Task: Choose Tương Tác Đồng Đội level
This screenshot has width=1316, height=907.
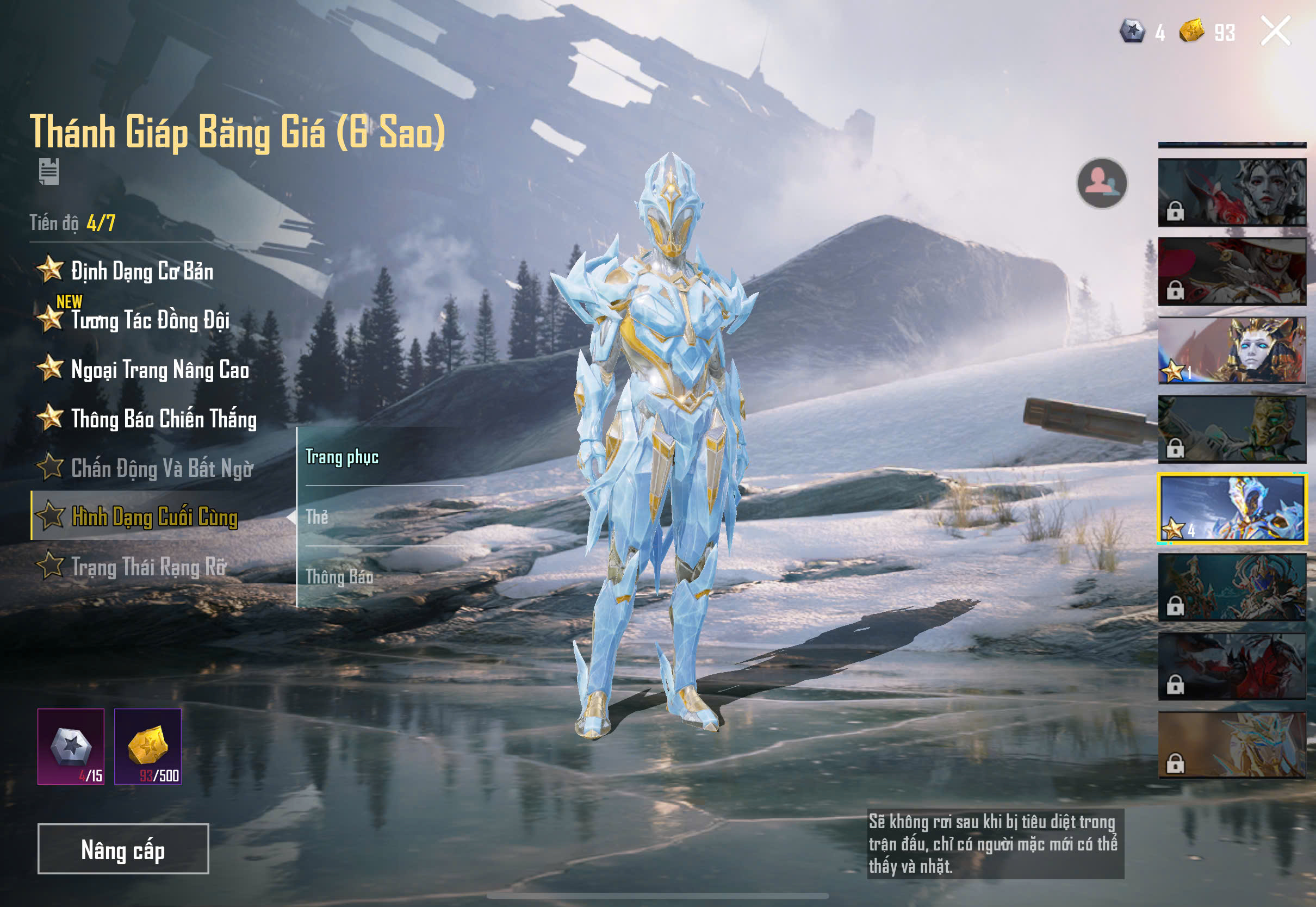Action: click(x=149, y=320)
